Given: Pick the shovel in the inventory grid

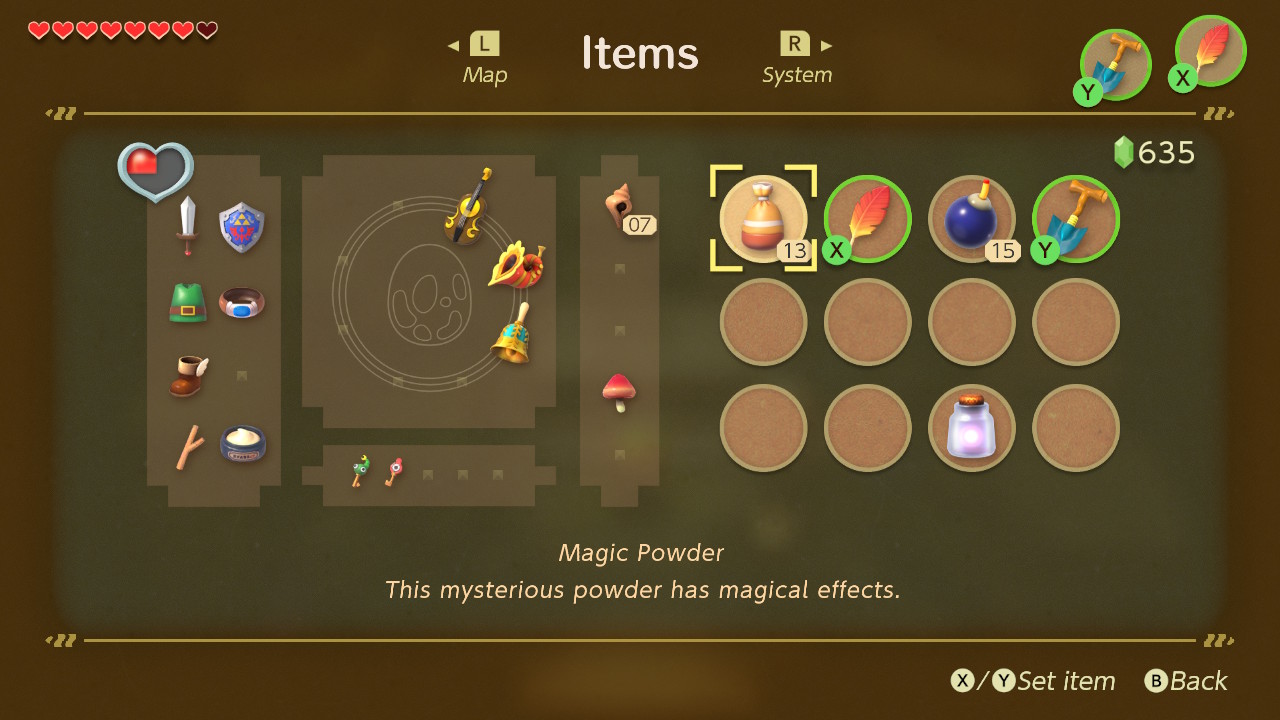Looking at the screenshot, I should coord(1076,219).
